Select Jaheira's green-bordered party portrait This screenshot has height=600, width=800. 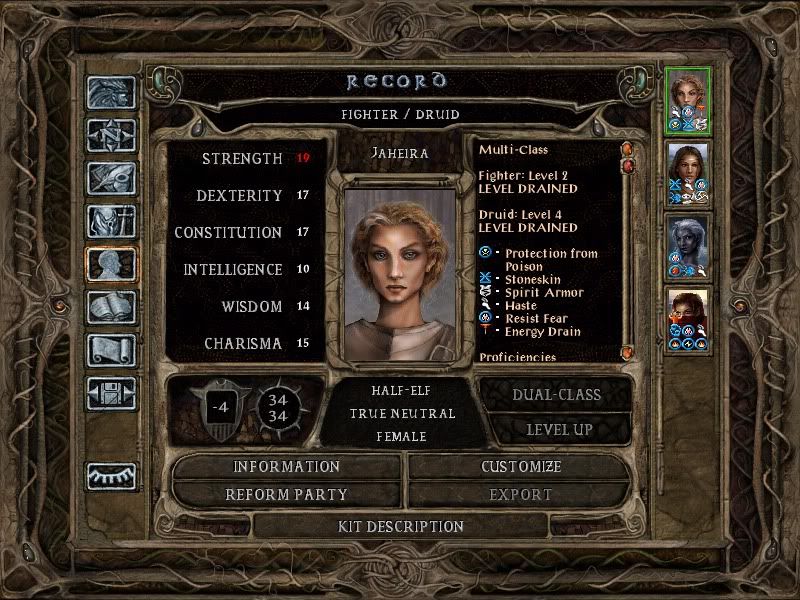[x=688, y=99]
